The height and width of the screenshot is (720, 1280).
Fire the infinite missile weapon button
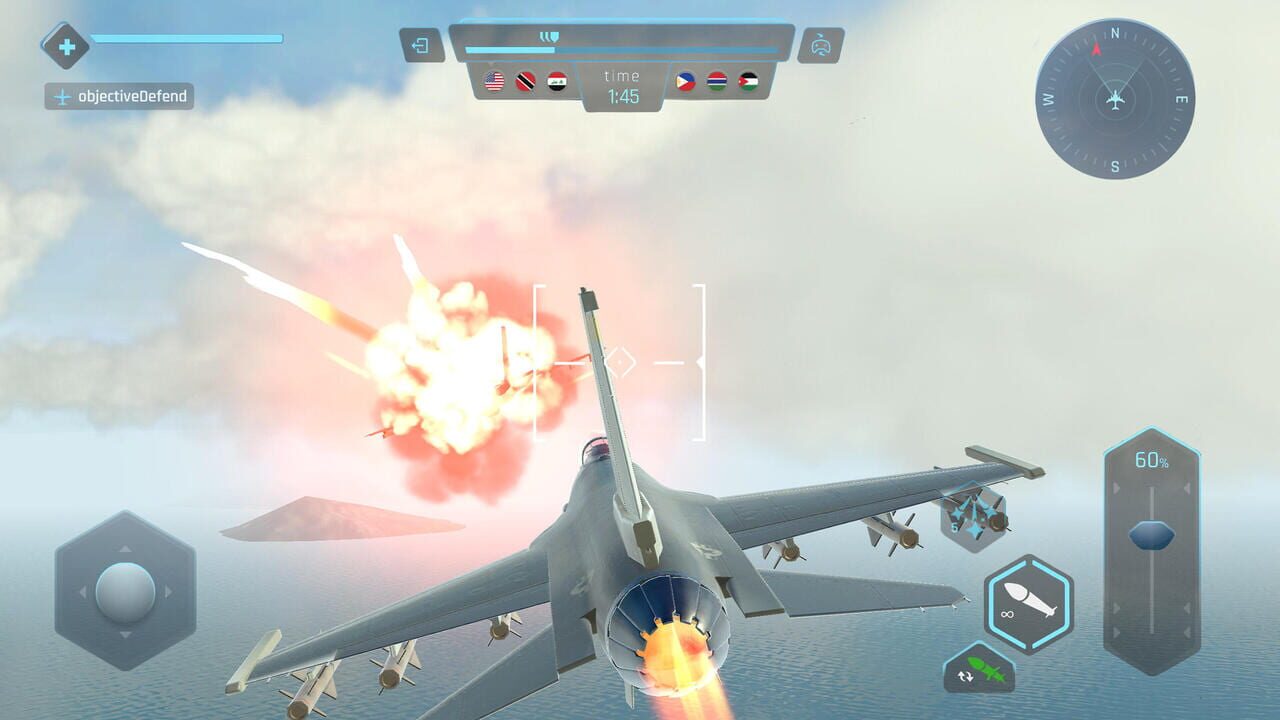pyautogui.click(x=1022, y=603)
